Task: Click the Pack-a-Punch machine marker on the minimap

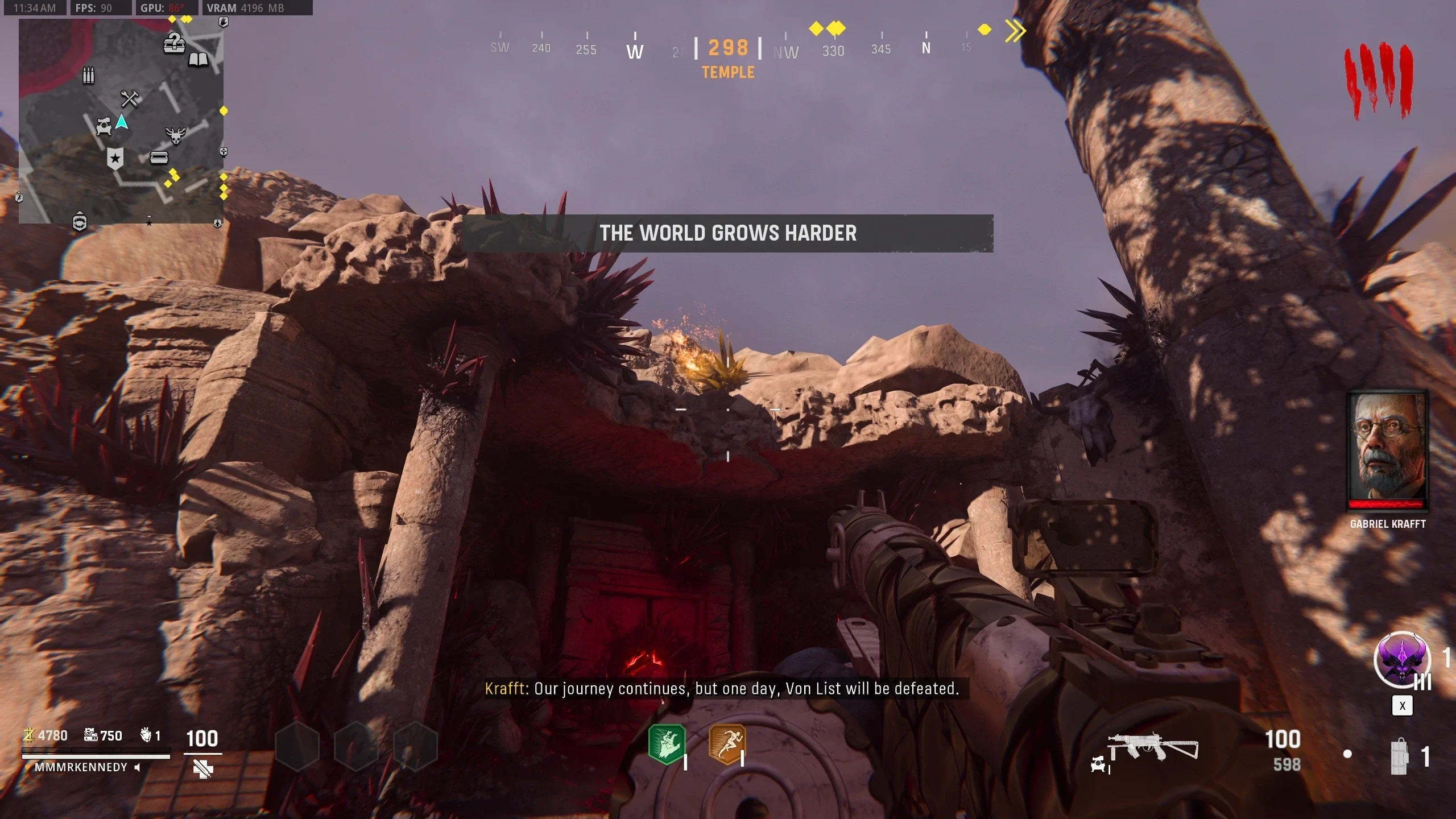Action: tap(104, 126)
